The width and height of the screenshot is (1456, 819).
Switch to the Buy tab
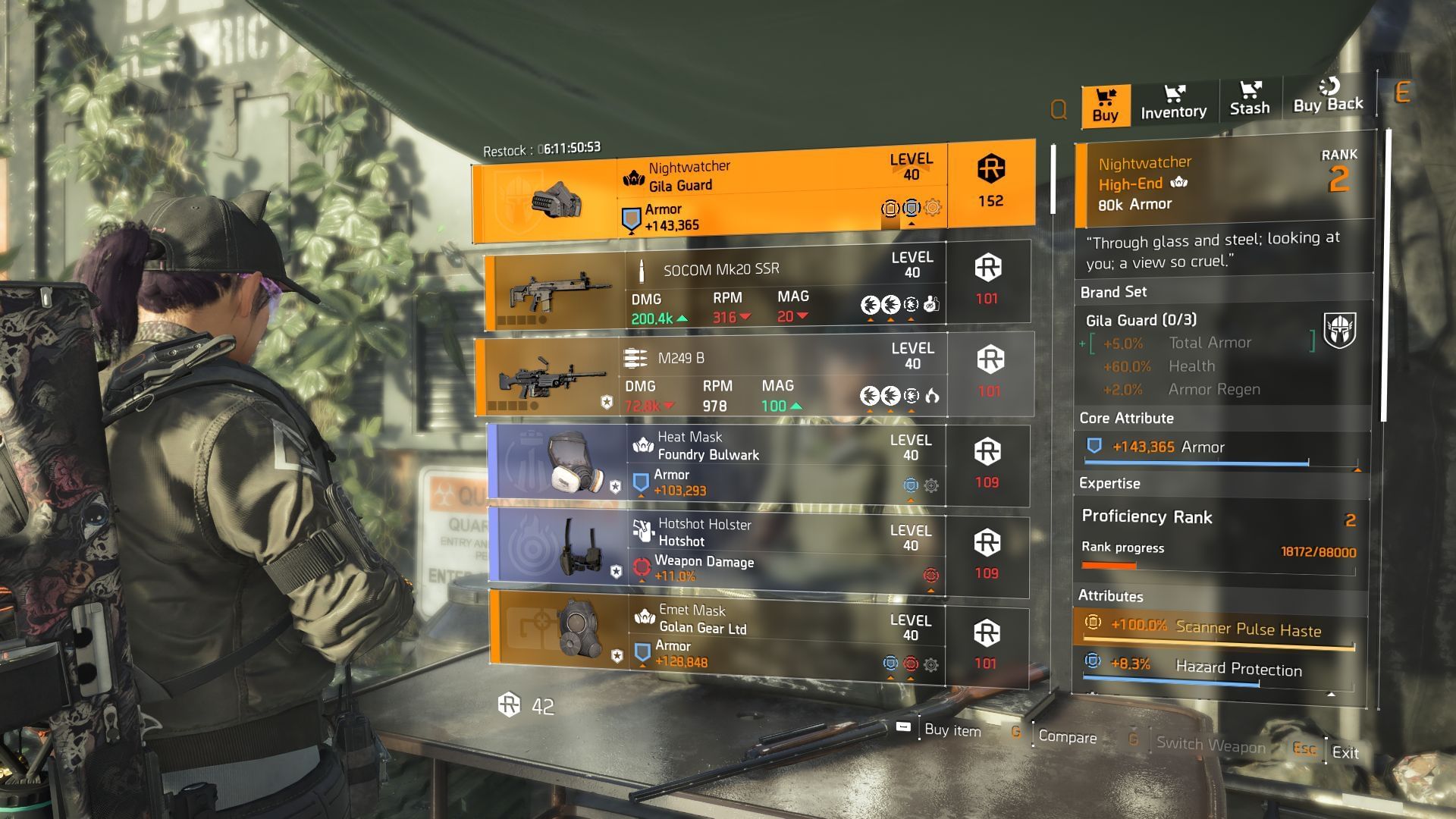(x=1105, y=105)
